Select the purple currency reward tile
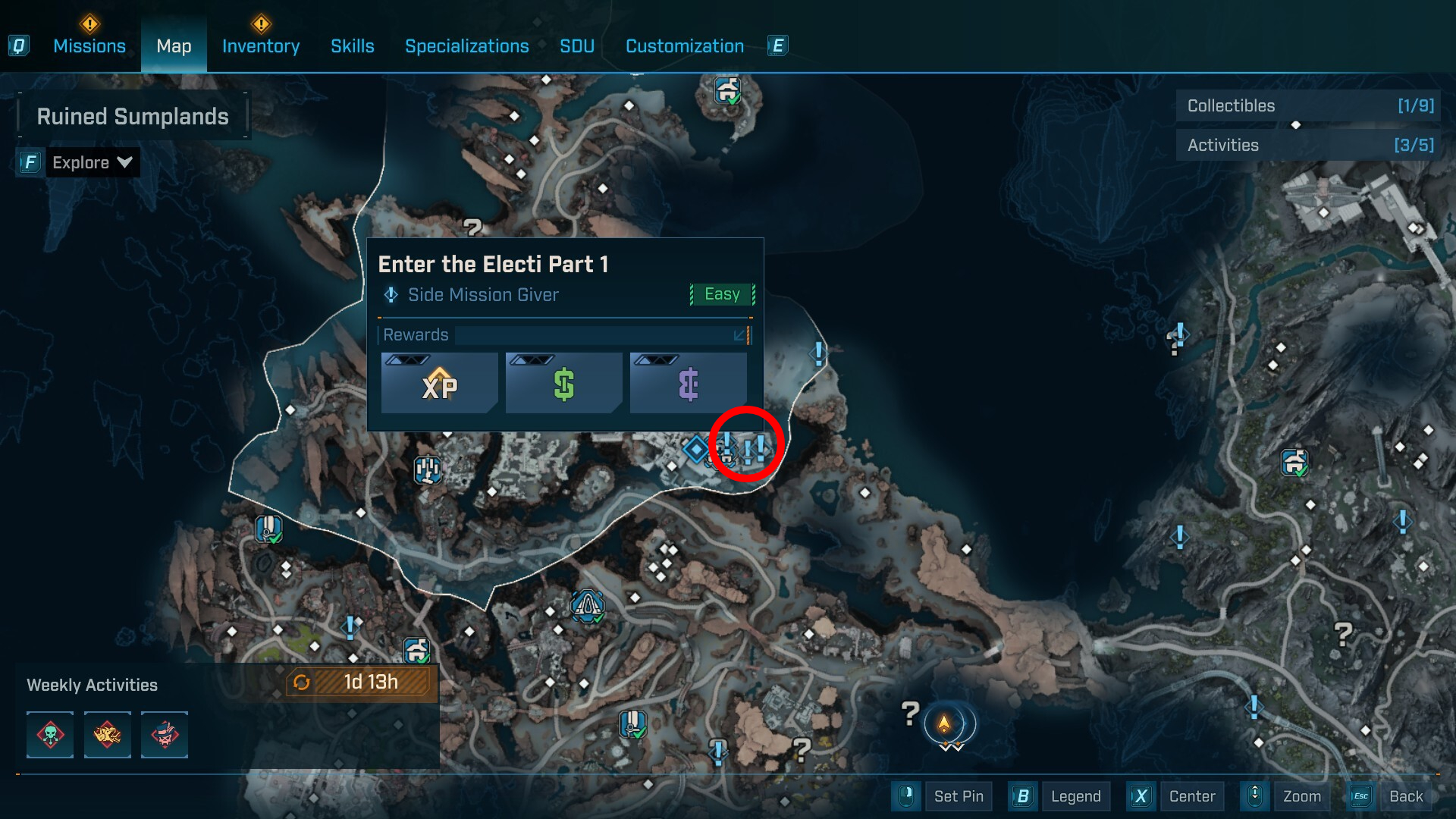Viewport: 1456px width, 819px height. (x=689, y=384)
